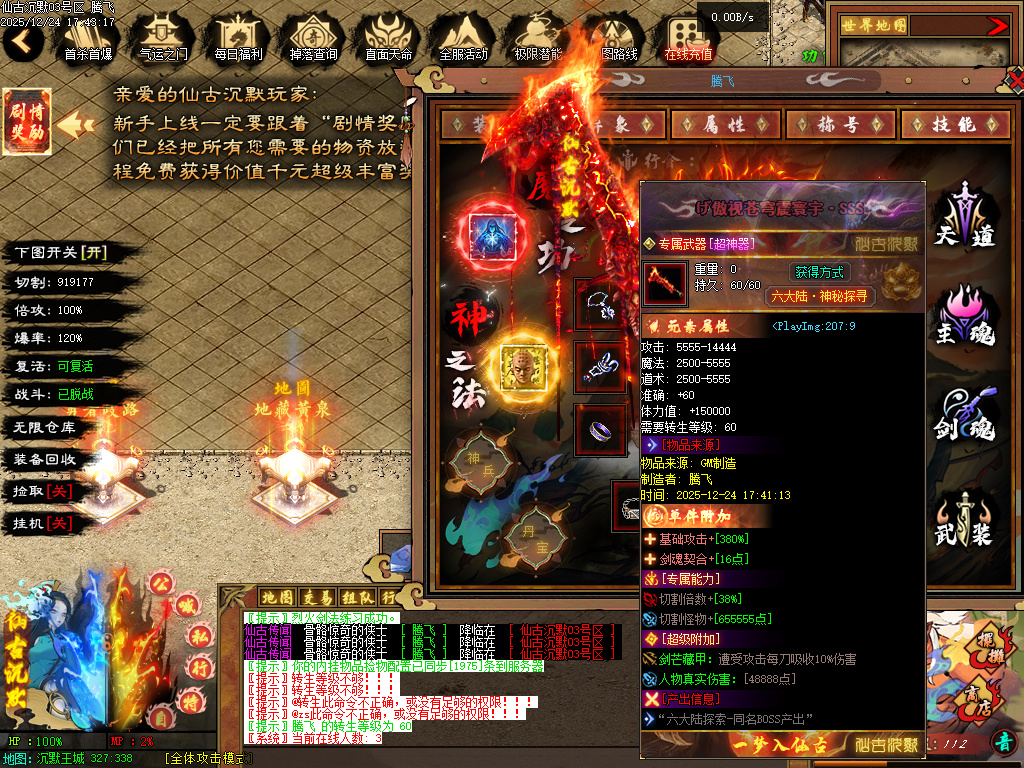1024x768 pixels.
Task: Toggle the 拾取 auto-pickup switch
Action: [42, 491]
